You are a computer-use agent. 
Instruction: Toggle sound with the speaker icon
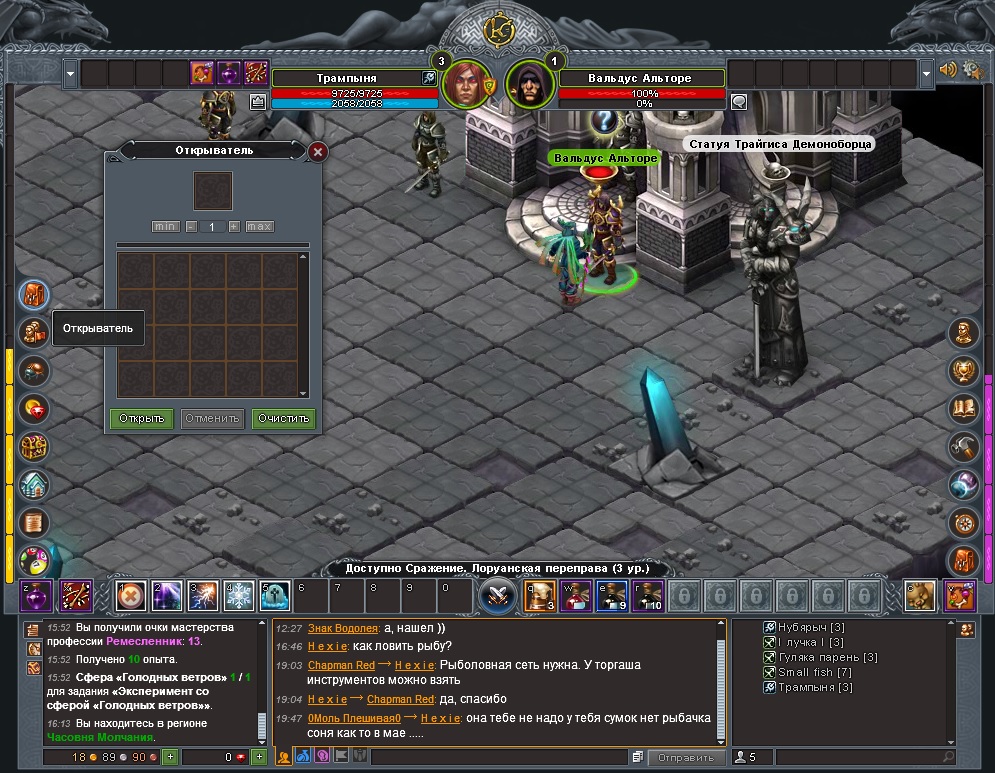pos(948,71)
